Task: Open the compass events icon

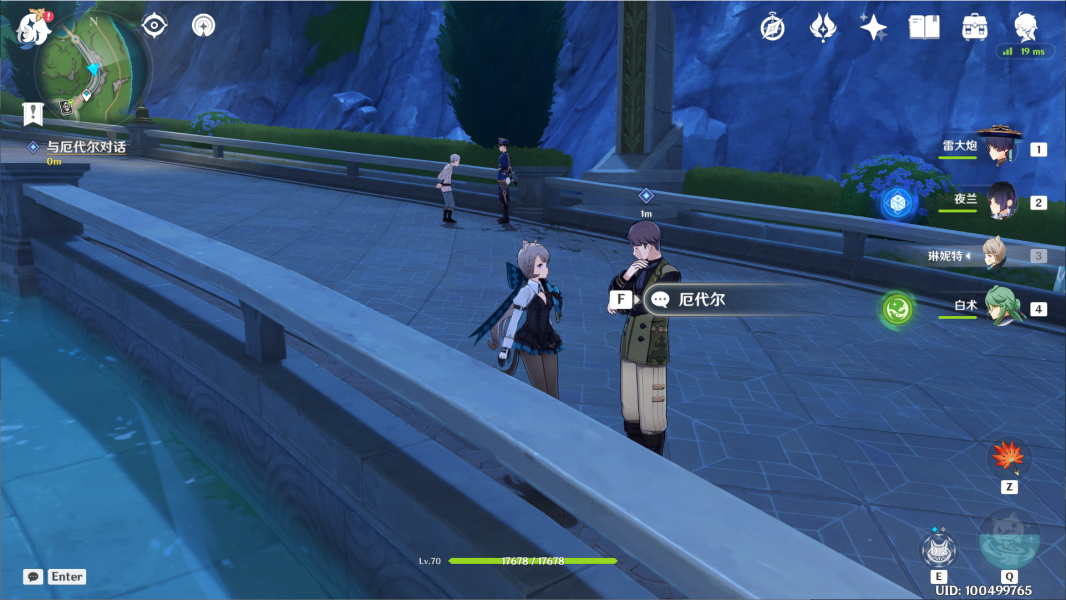Action: tap(772, 27)
